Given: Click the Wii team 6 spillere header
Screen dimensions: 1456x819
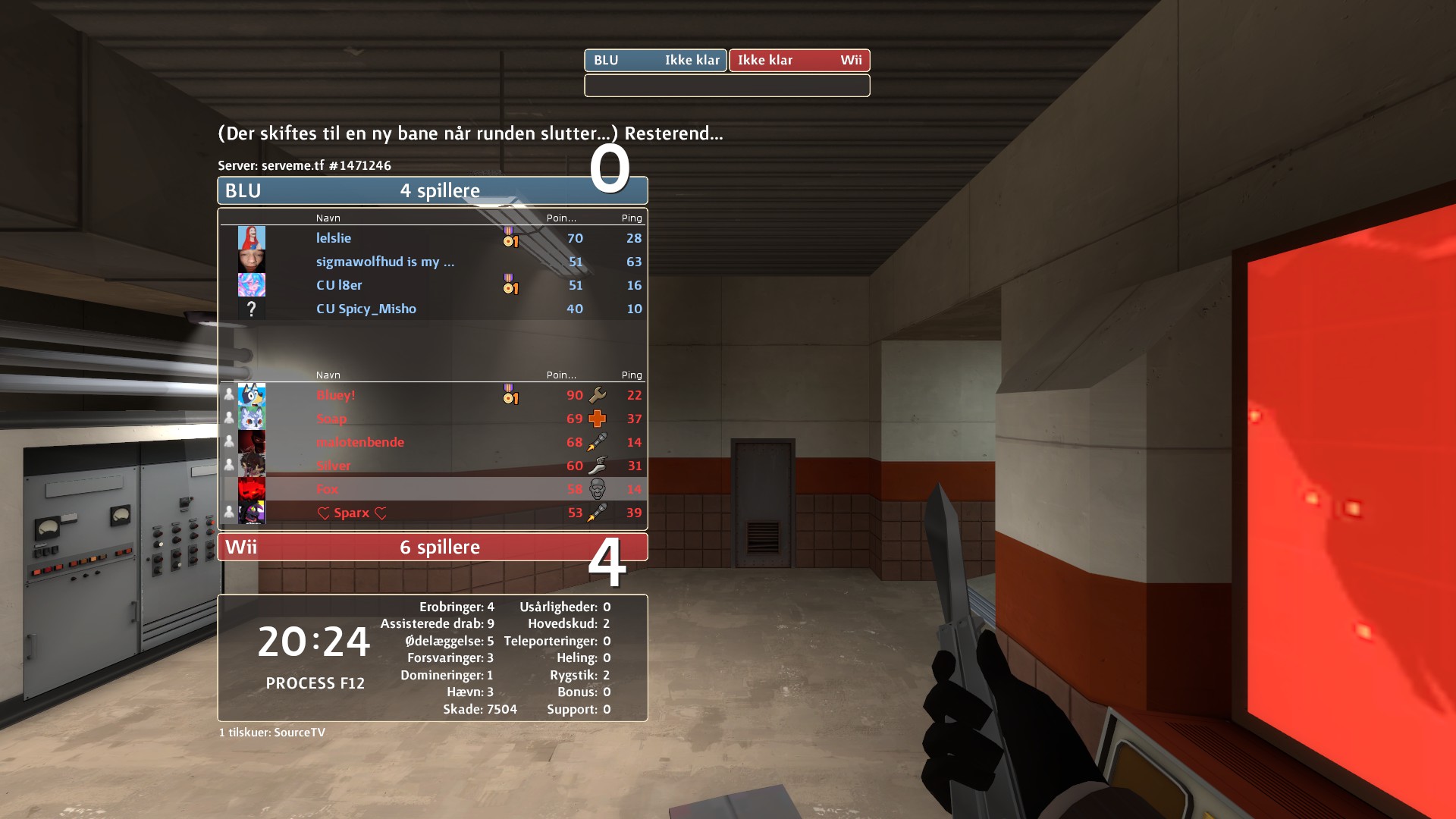Looking at the screenshot, I should click(x=432, y=547).
